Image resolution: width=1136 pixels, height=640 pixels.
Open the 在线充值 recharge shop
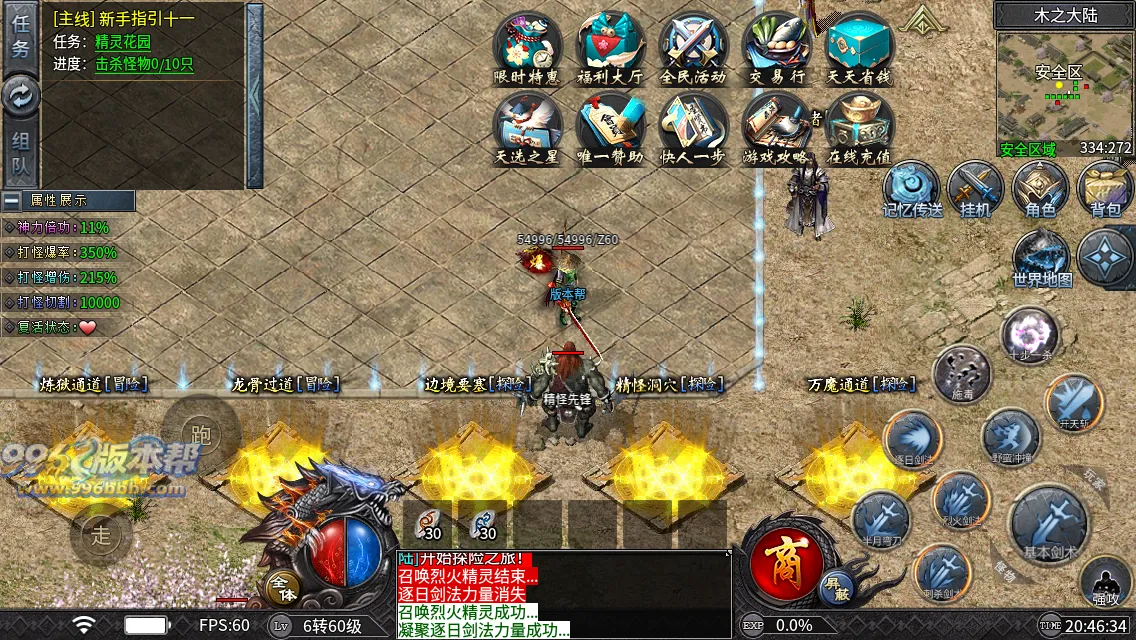tap(859, 128)
